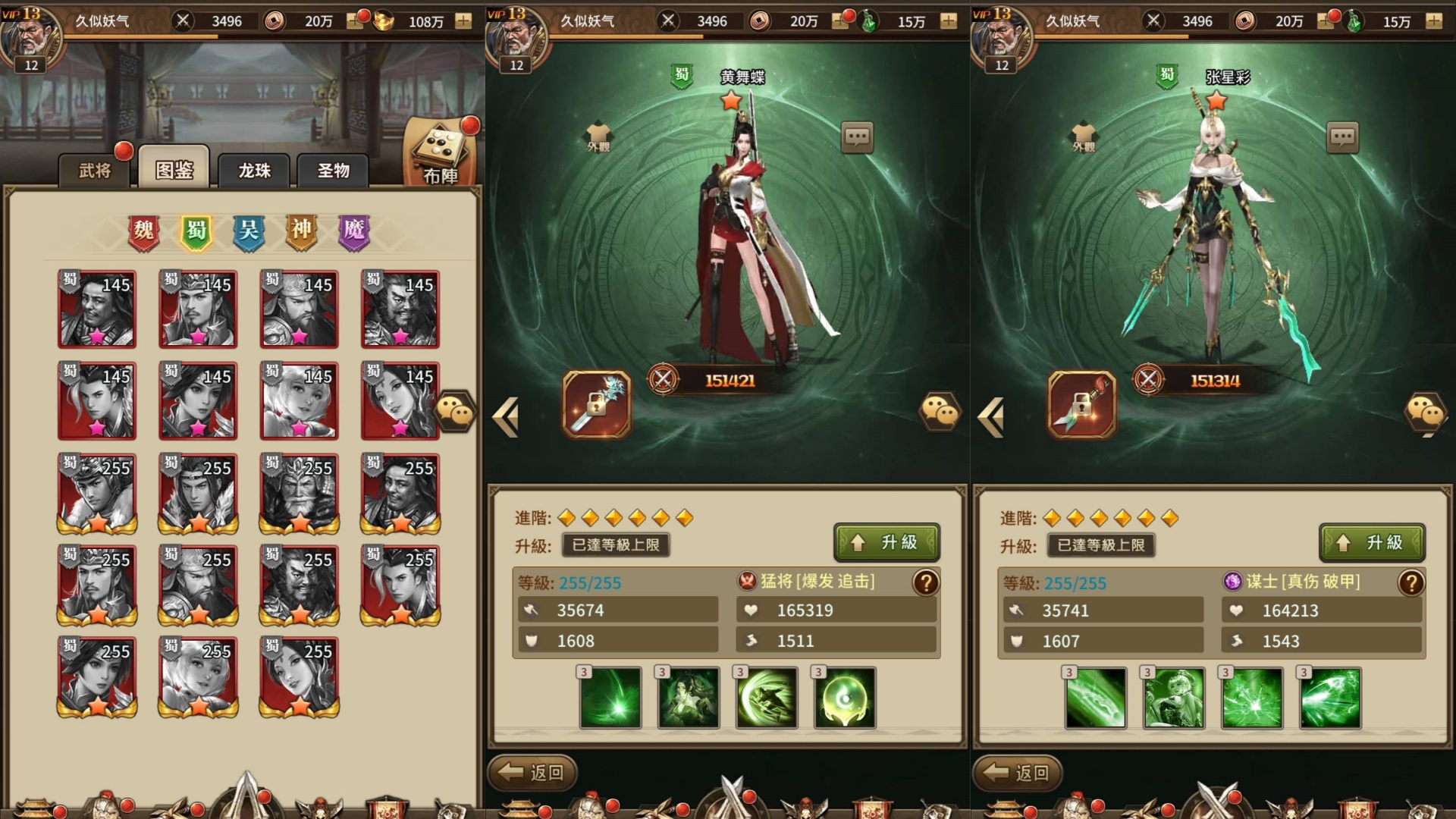1456x819 pixels.
Task: Click the star above 黄舞蝶's head
Action: tap(730, 98)
